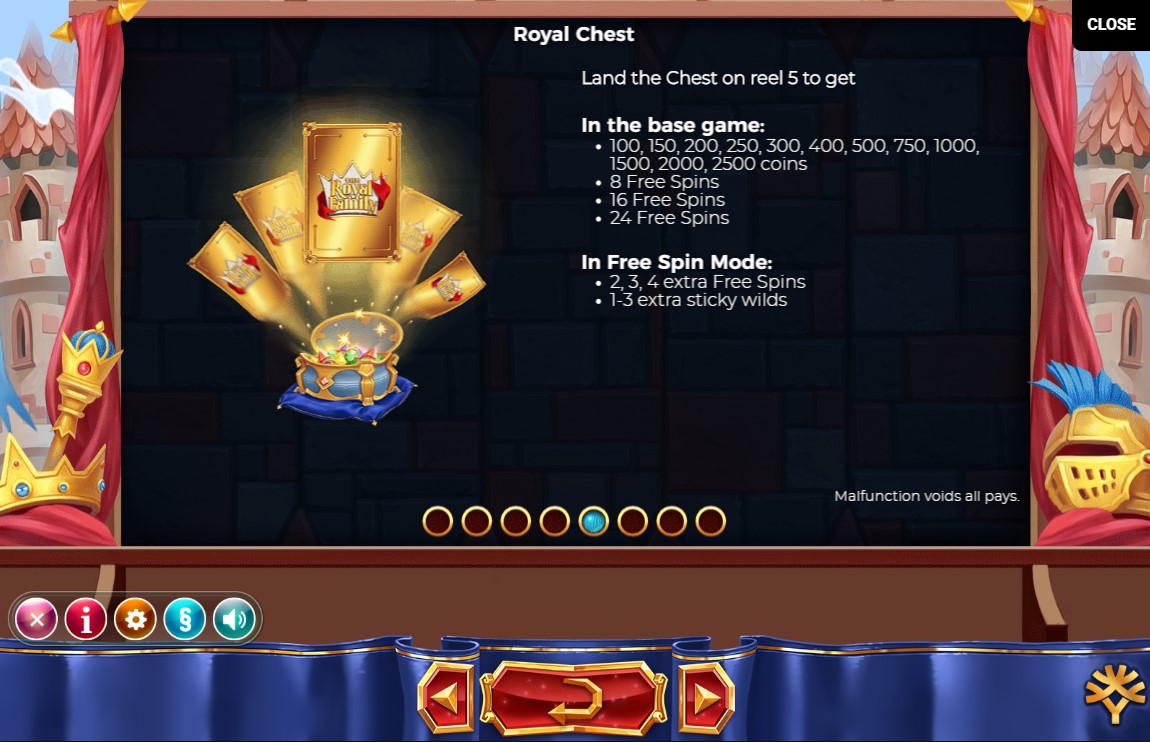Click the pink X button
This screenshot has width=1150, height=742.
37,620
